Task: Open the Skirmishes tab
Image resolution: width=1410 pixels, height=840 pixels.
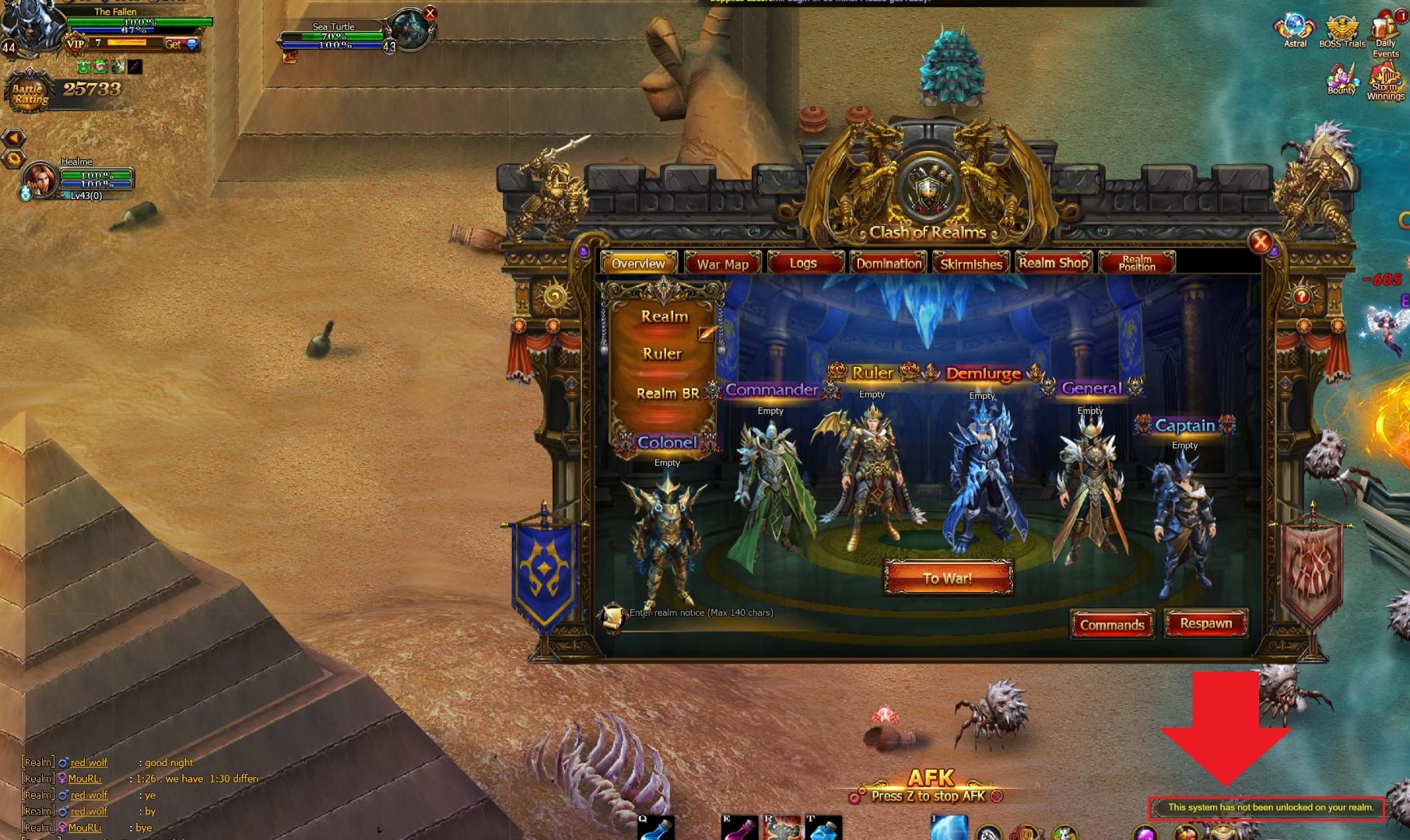Action: (x=971, y=264)
